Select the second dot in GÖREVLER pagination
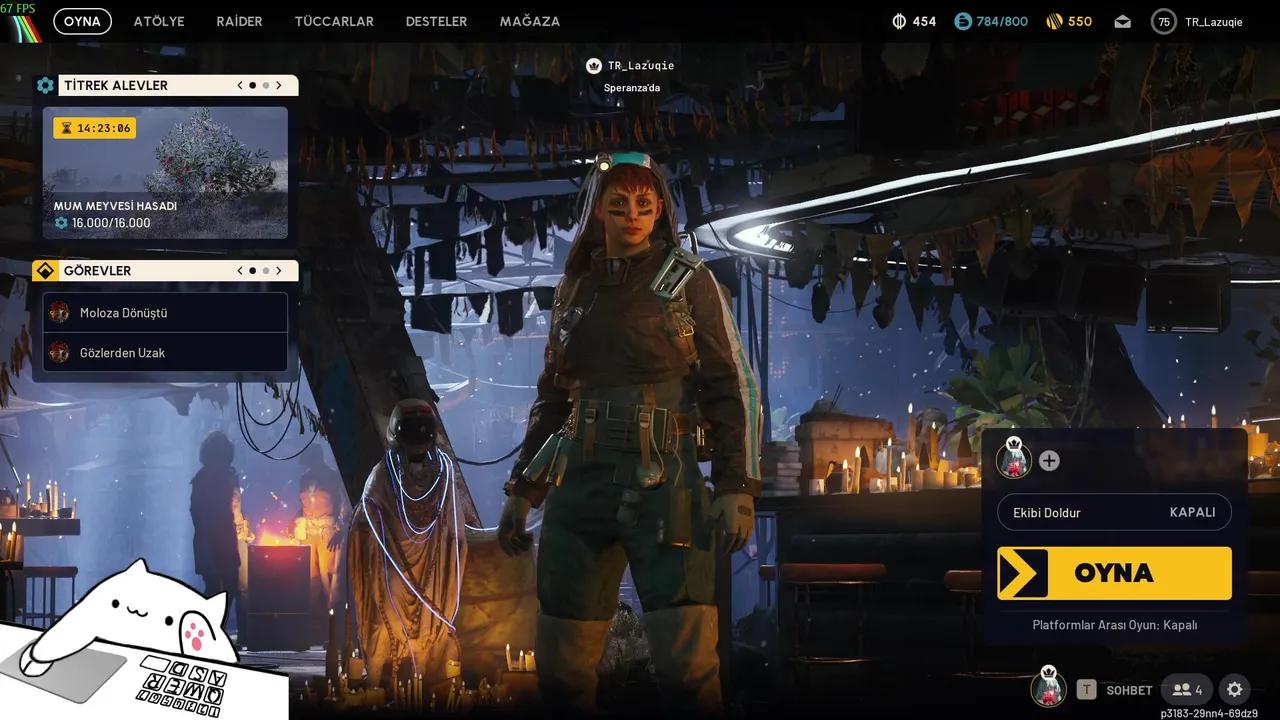Viewport: 1280px width, 720px height. click(265, 270)
